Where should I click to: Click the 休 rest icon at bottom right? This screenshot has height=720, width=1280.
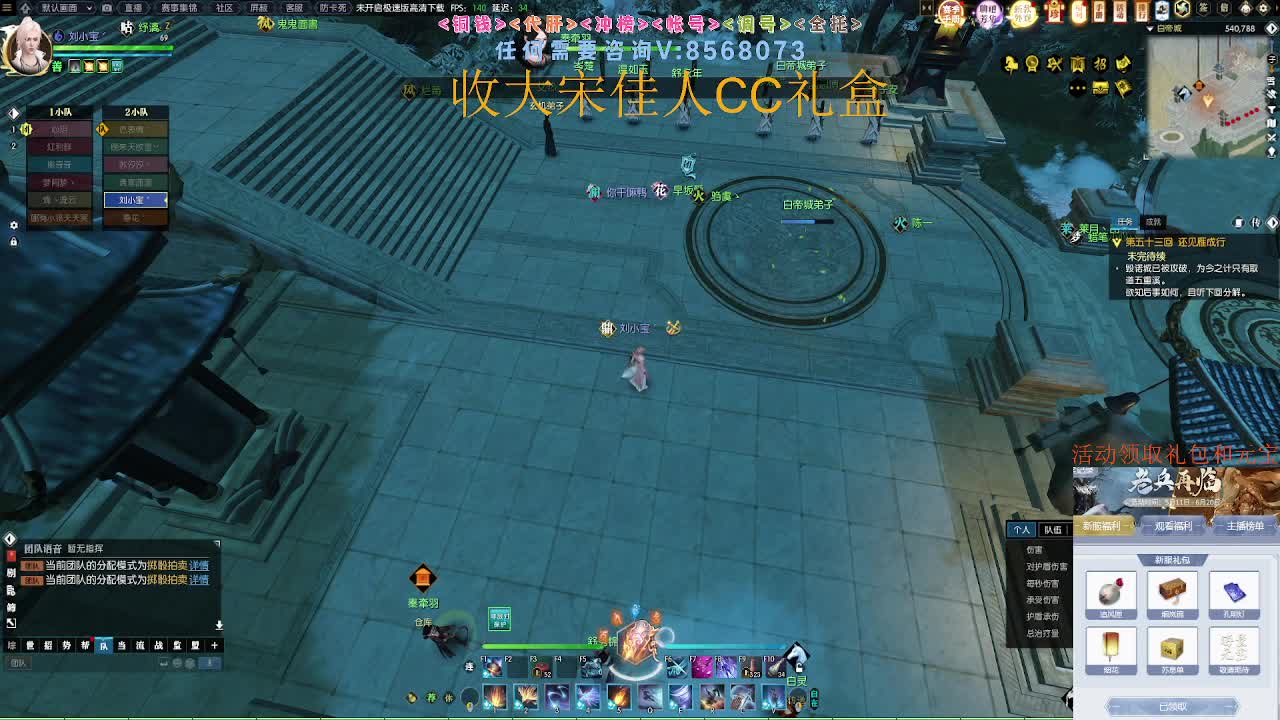pos(449,696)
